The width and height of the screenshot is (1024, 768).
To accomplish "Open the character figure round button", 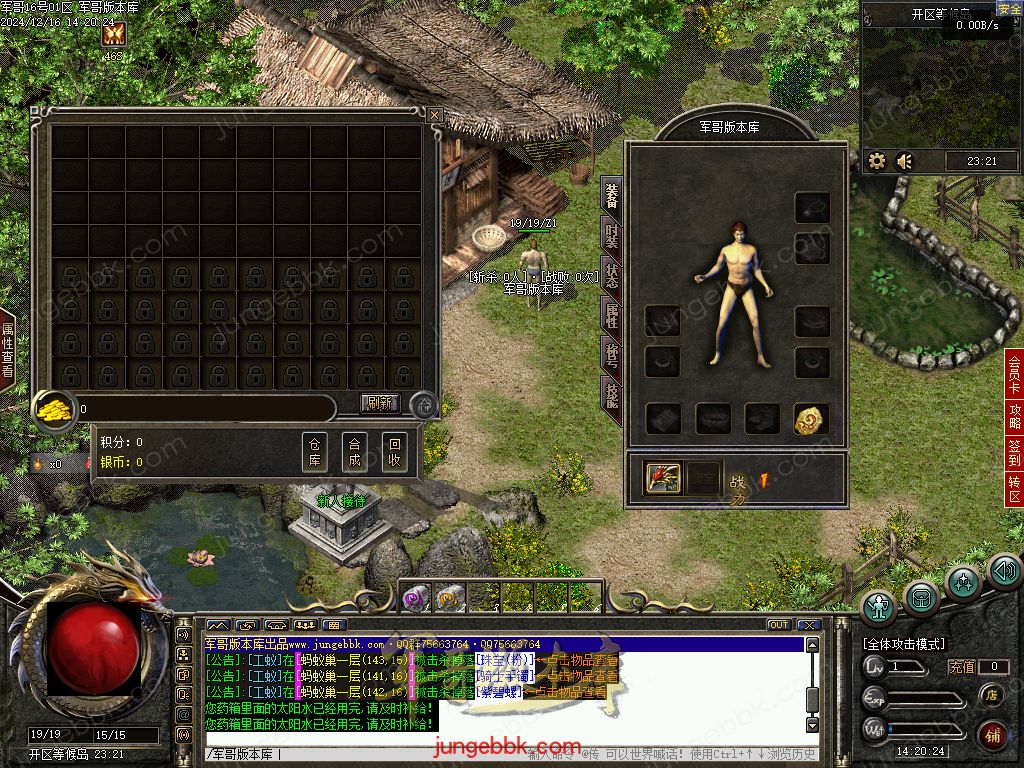I will tap(880, 605).
